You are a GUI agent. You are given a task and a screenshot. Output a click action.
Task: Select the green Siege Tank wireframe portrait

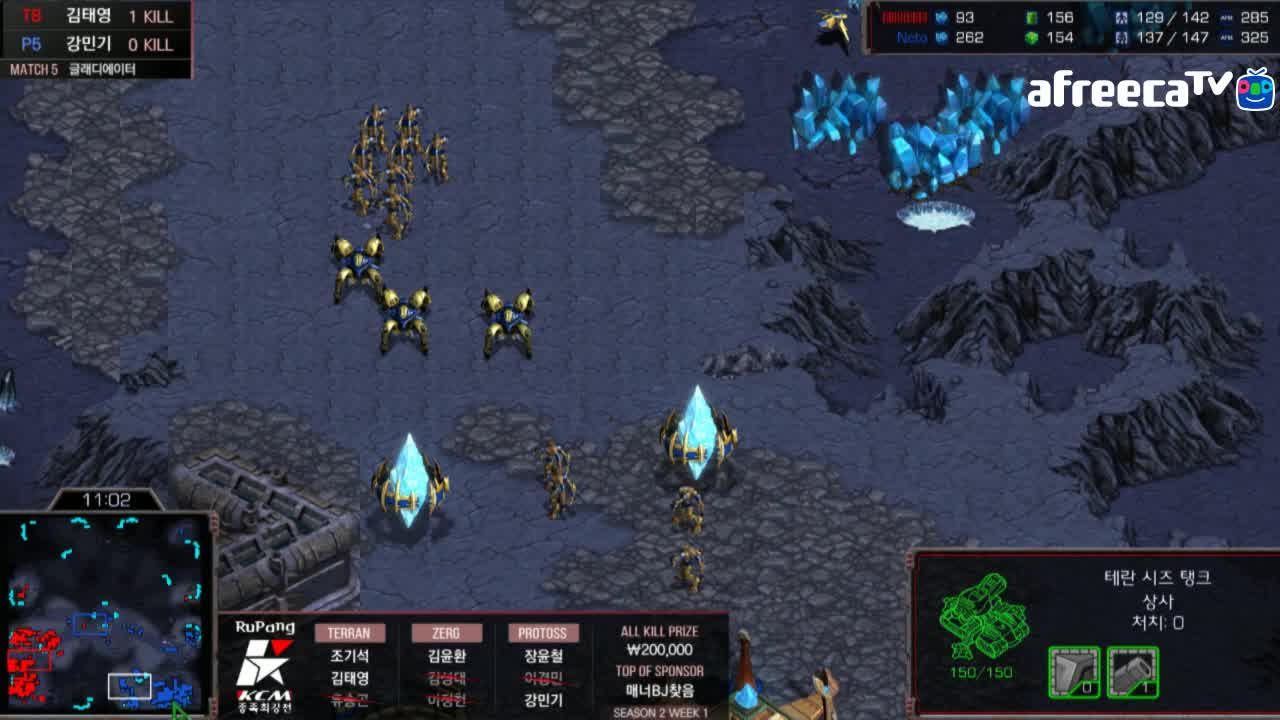(983, 616)
